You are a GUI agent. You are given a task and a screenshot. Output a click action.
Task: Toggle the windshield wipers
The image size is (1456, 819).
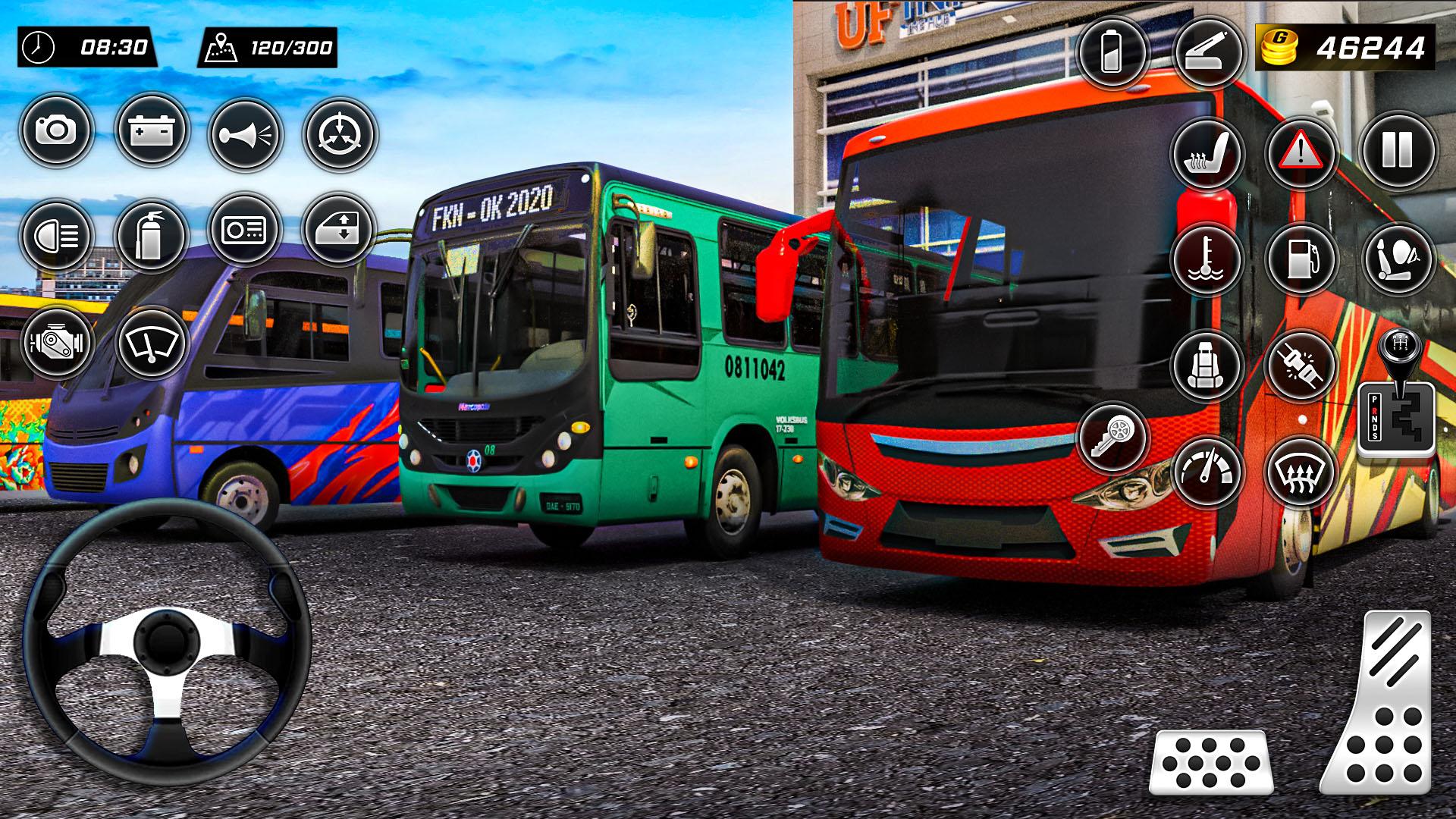pyautogui.click(x=152, y=345)
